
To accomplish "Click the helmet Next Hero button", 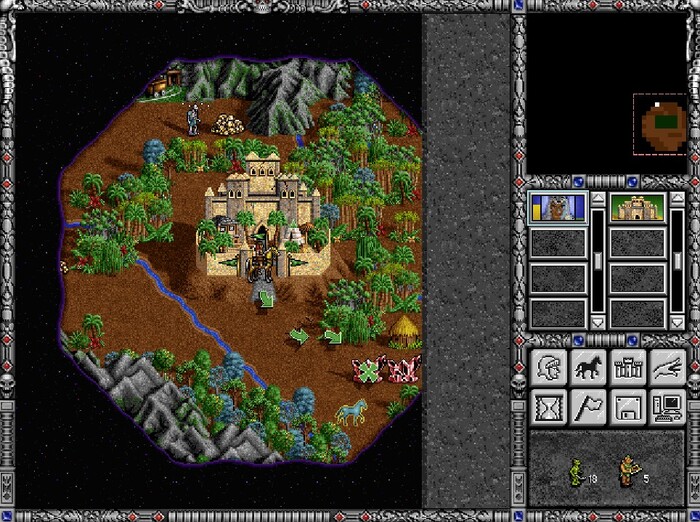I will coord(548,367).
